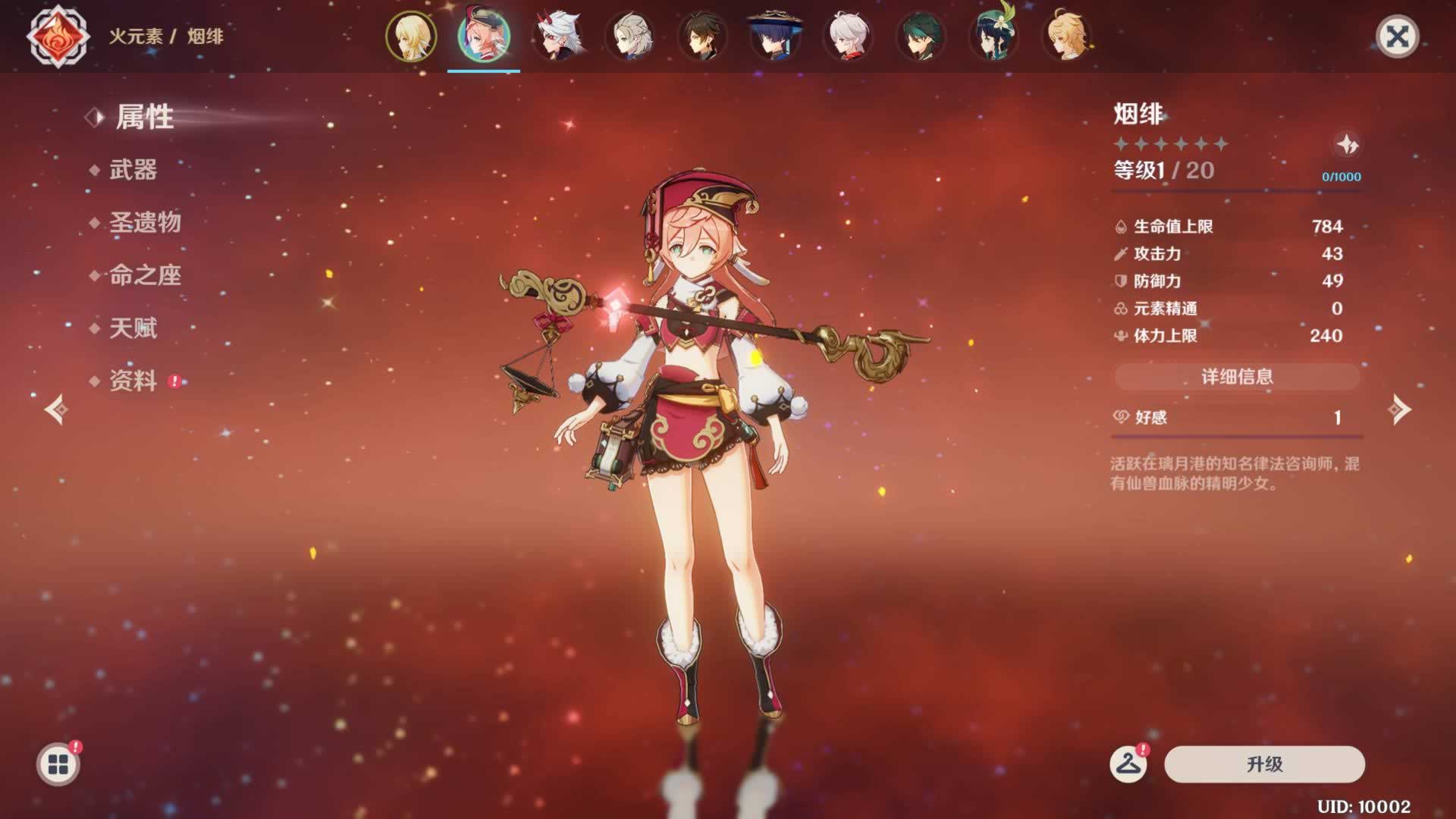The width and height of the screenshot is (1456, 819).
Task: Click the 升级 level up button
Action: point(1264,764)
